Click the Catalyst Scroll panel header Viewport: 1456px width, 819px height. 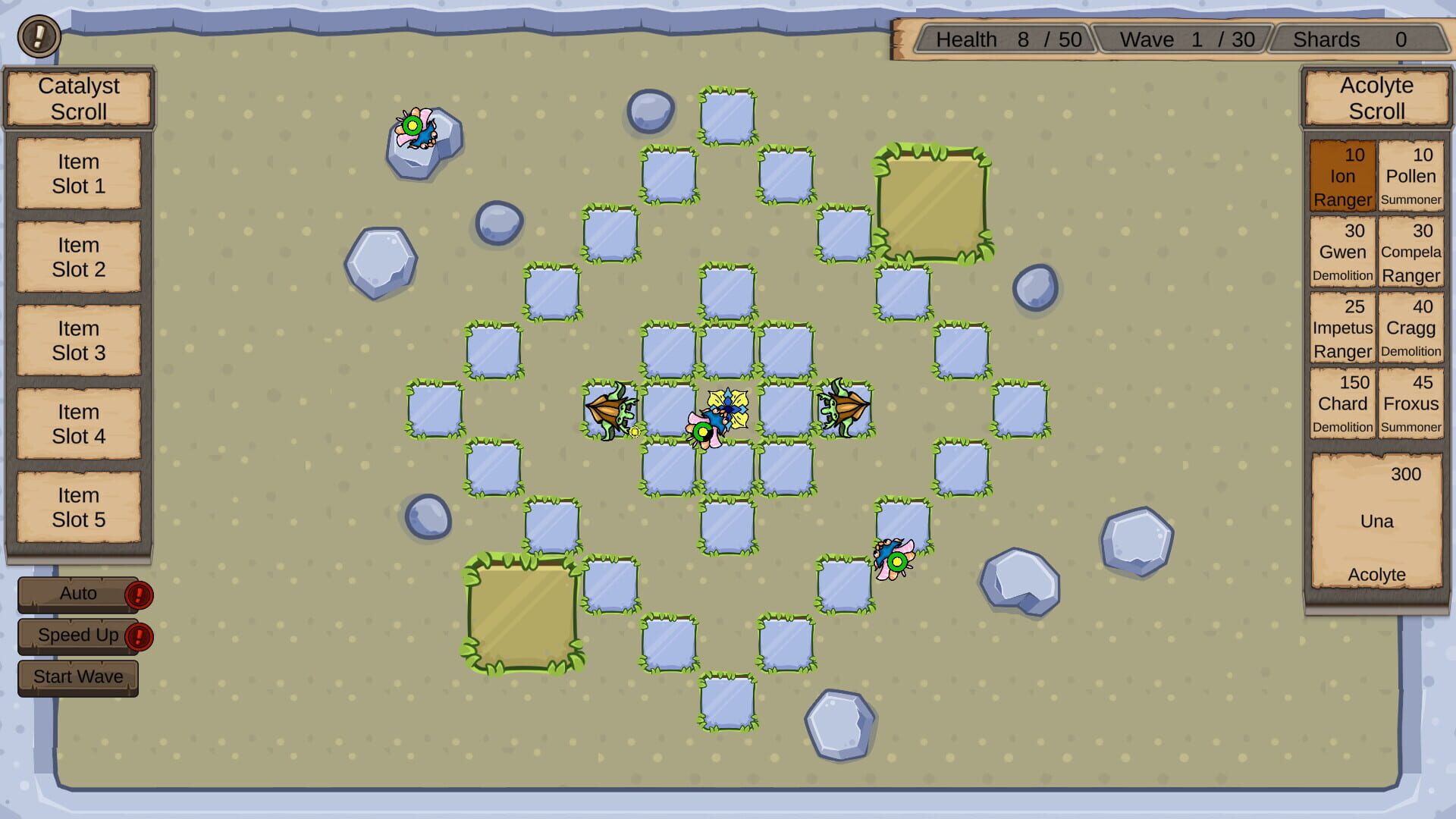point(78,99)
